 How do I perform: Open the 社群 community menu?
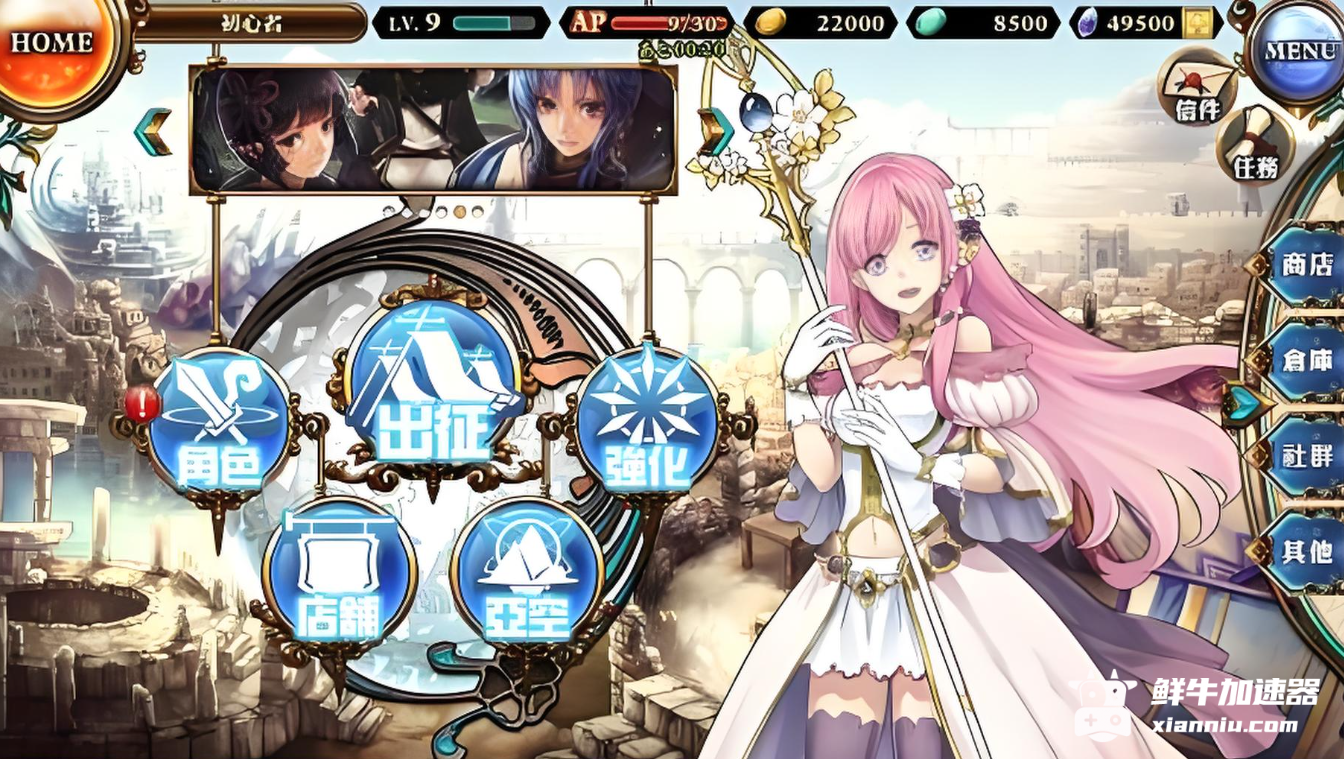click(1305, 456)
